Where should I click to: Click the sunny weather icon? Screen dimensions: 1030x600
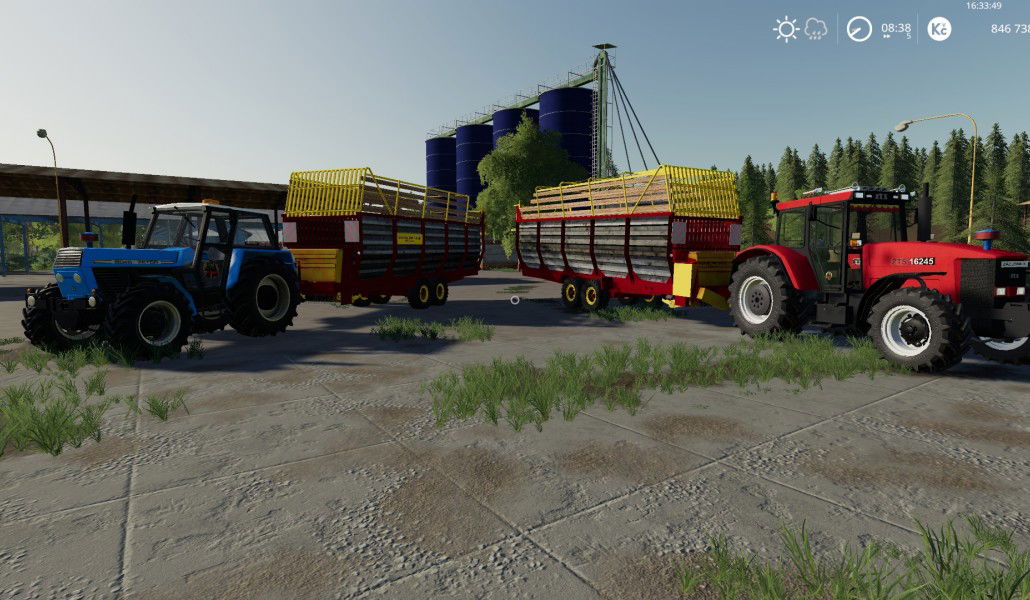click(786, 29)
